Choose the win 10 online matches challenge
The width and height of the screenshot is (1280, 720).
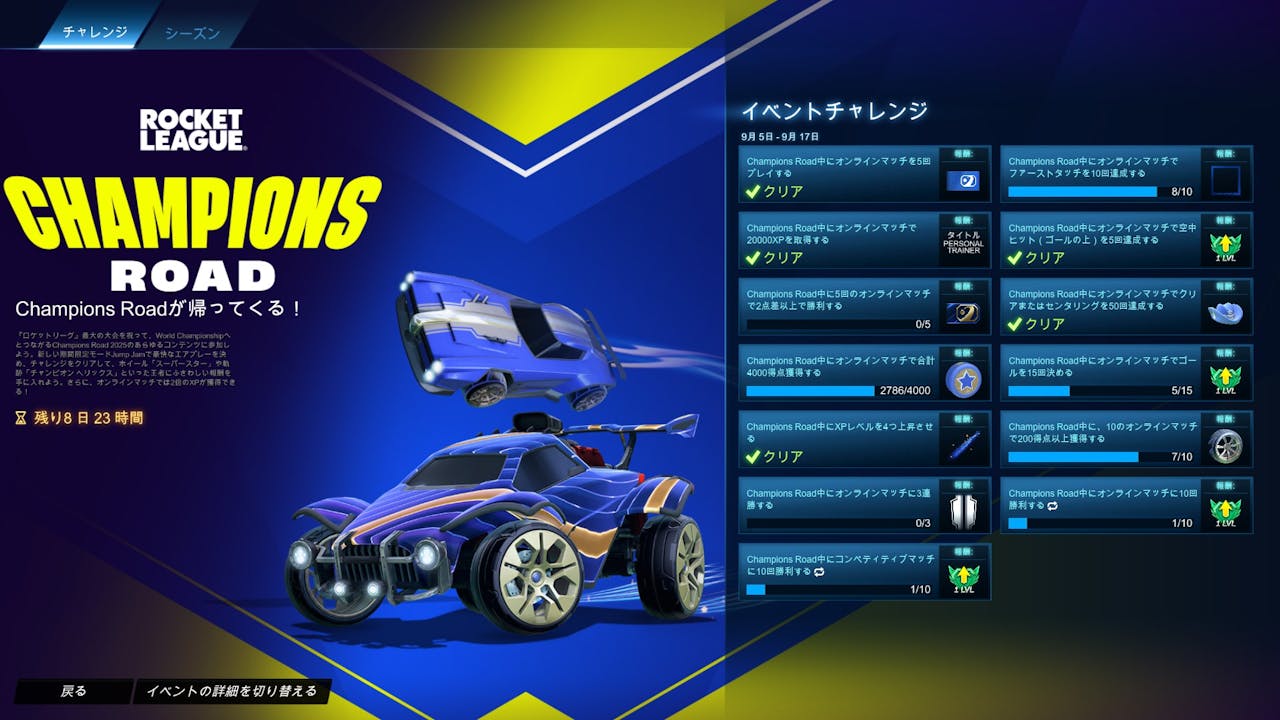[x=1100, y=505]
